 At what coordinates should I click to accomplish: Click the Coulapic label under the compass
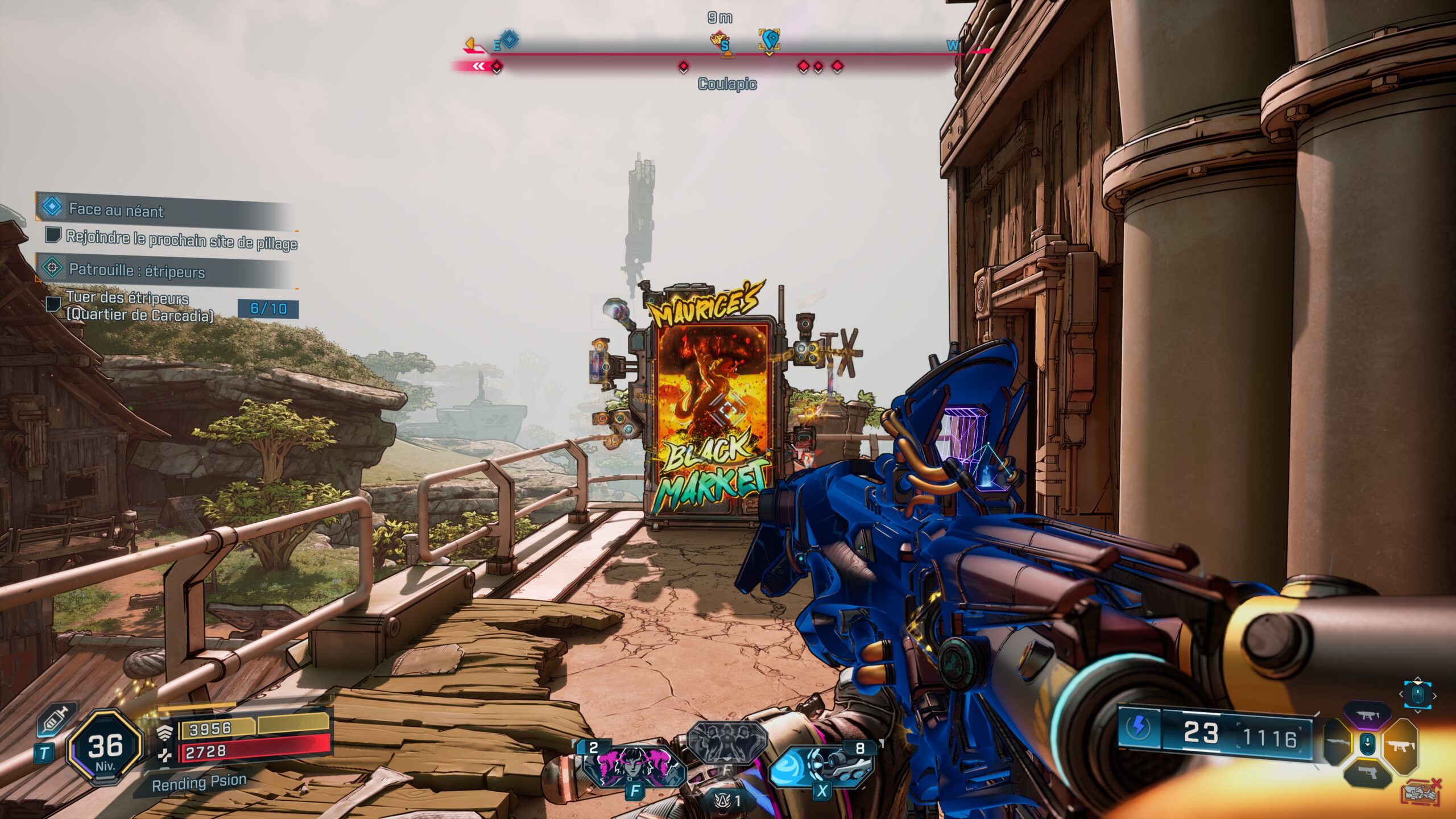[727, 83]
